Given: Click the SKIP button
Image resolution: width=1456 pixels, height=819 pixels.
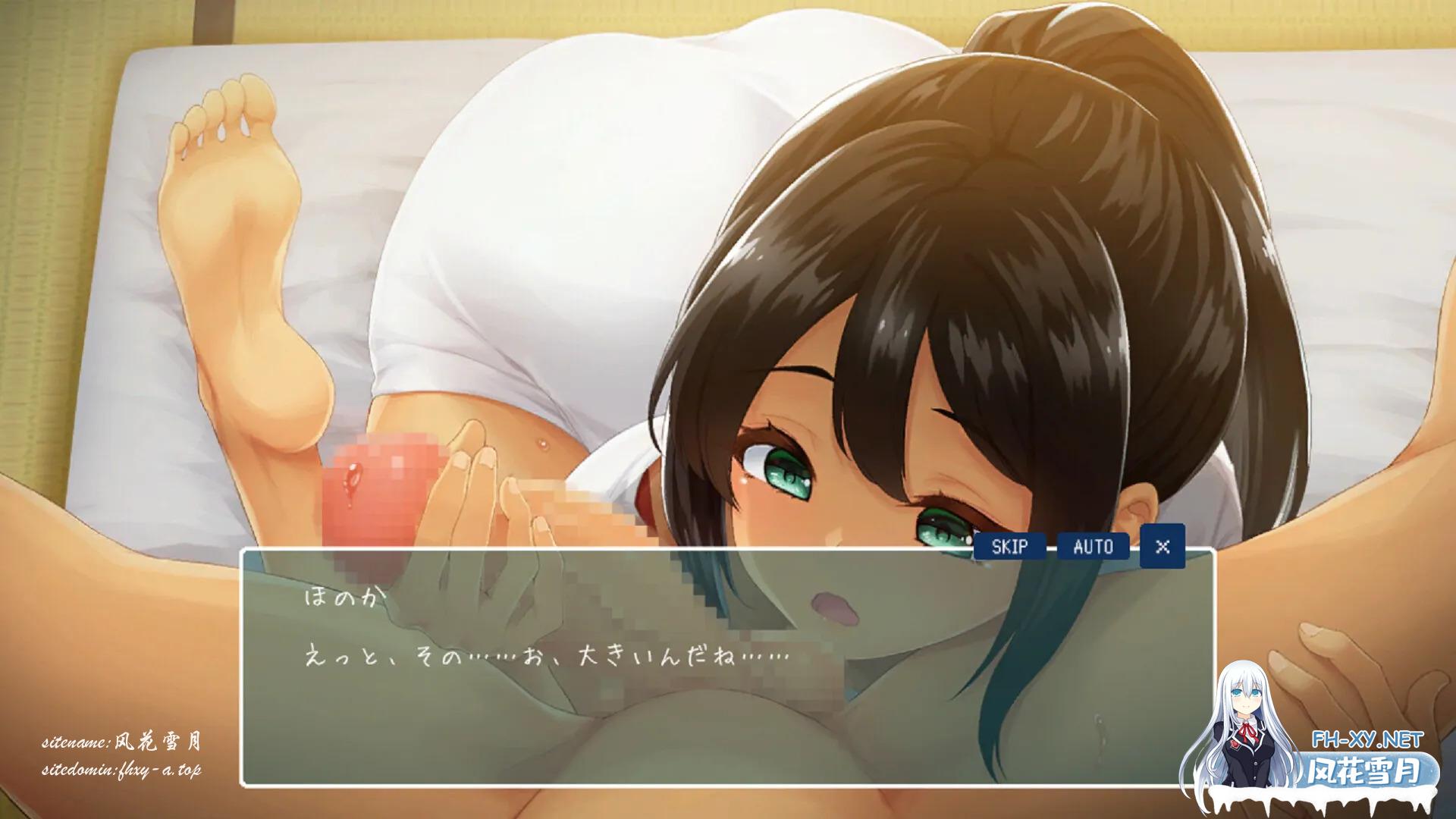Looking at the screenshot, I should (x=1009, y=546).
